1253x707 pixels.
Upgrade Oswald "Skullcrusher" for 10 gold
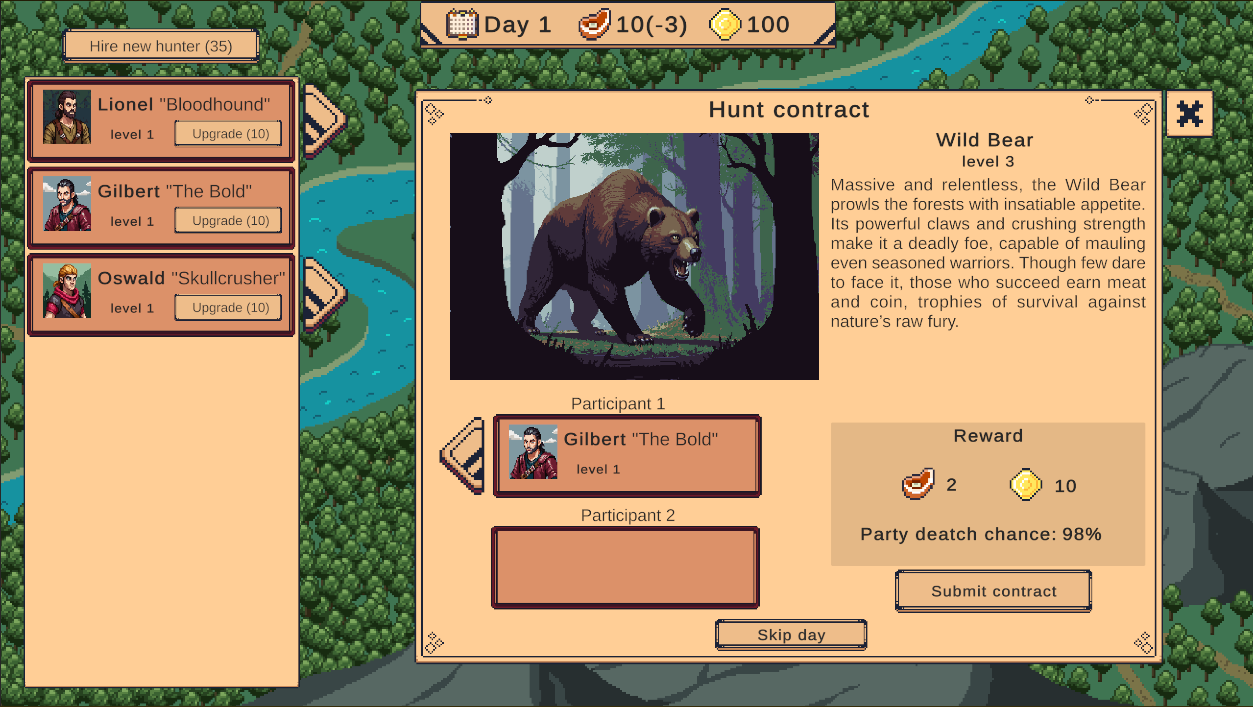coord(228,308)
